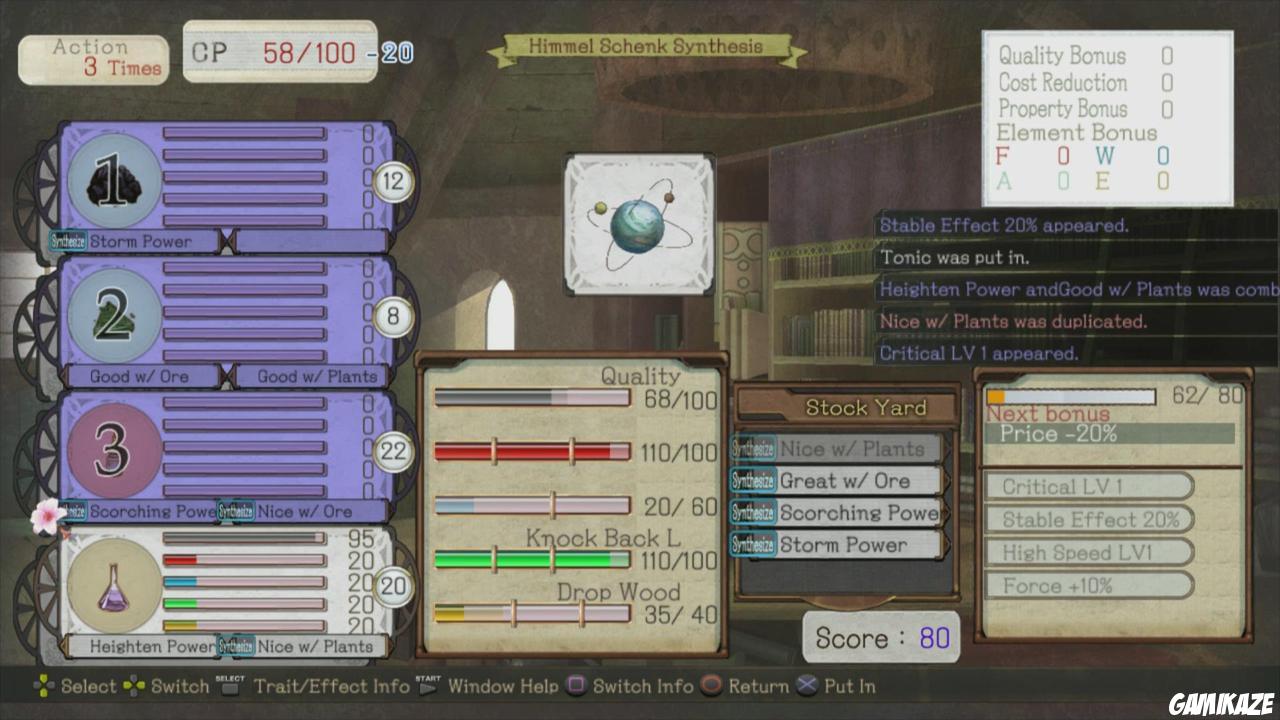Click the Synthesize badge next to Storm Power
Image resolution: width=1280 pixels, height=720 pixels.
coord(68,240)
